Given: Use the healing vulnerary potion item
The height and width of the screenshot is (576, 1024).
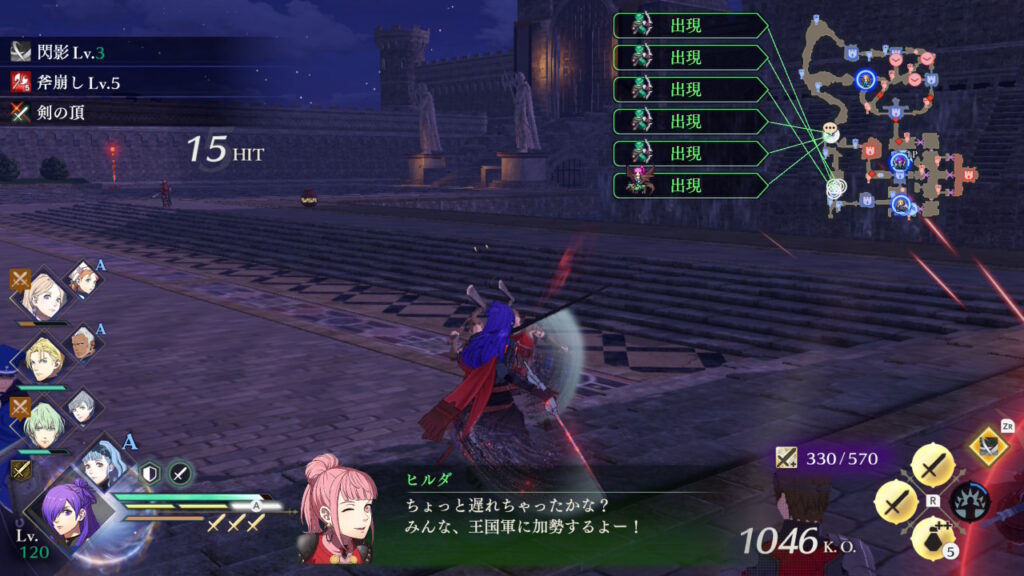Looking at the screenshot, I should pos(932,541).
